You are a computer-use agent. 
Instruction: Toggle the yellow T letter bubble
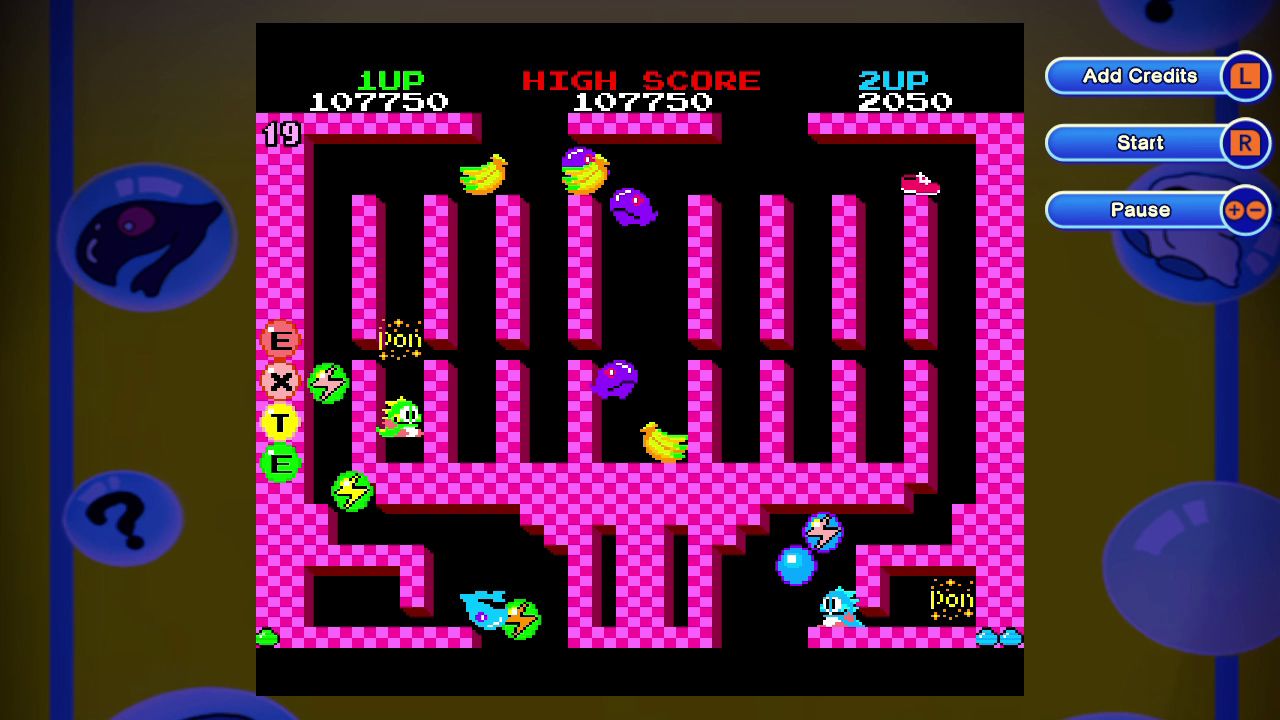click(279, 423)
